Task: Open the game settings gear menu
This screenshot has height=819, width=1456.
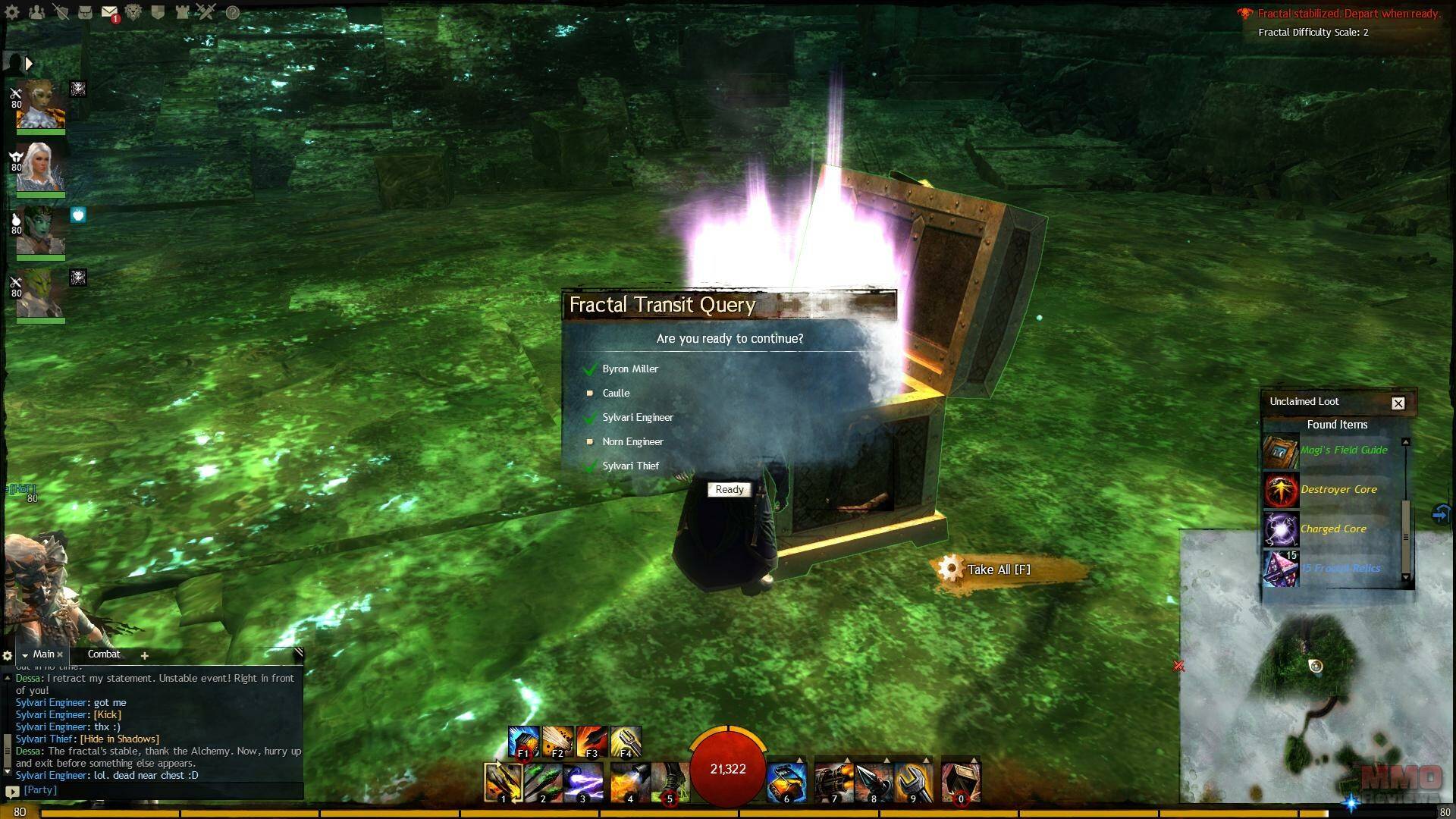Action: click(13, 12)
